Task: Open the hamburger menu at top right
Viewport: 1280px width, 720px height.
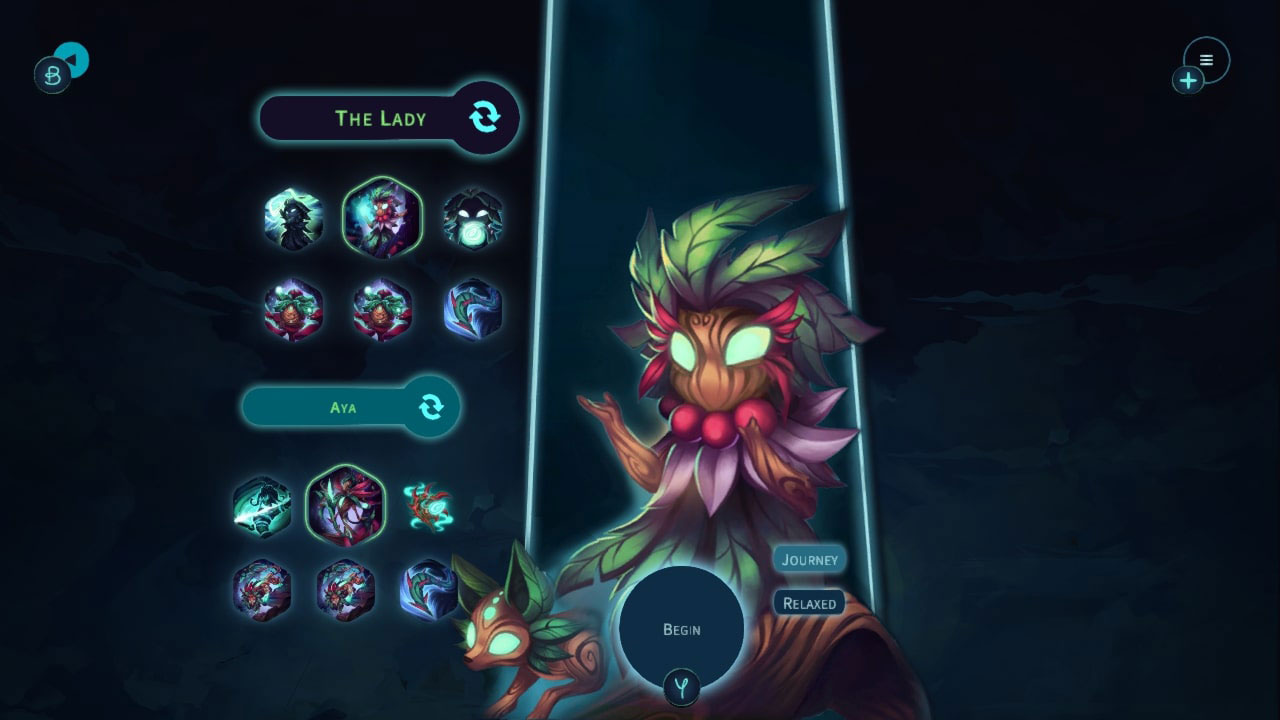Action: 1206,59
